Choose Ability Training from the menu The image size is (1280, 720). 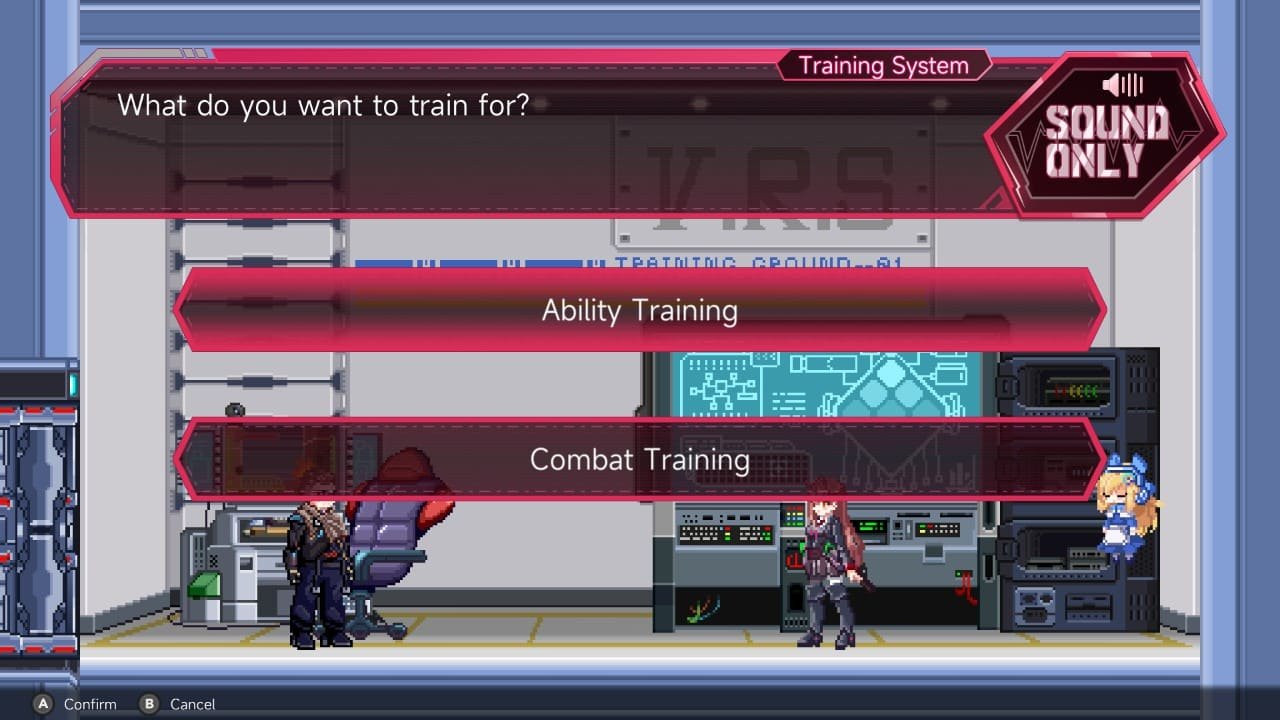[640, 311]
